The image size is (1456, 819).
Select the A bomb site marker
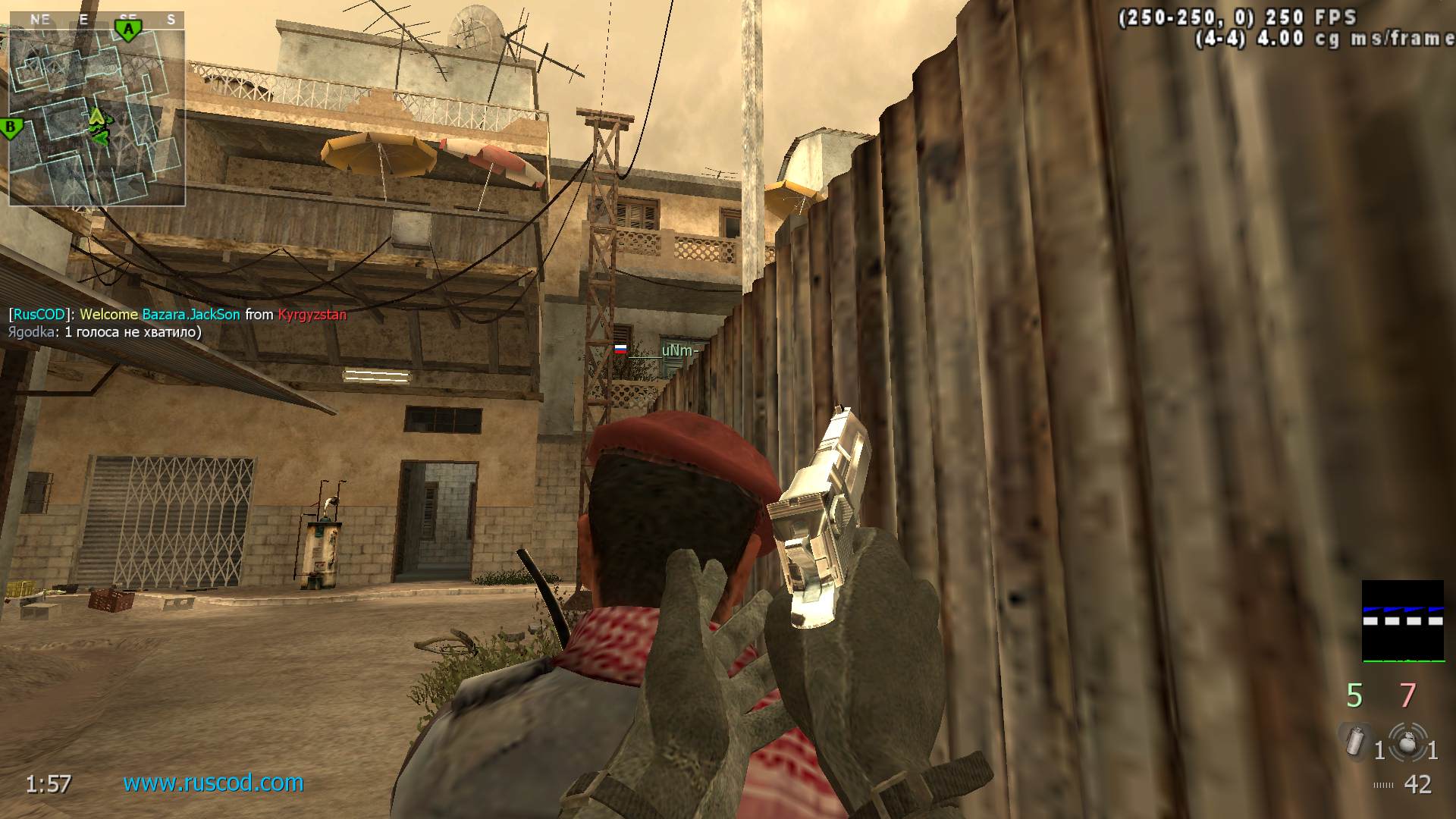(x=129, y=30)
